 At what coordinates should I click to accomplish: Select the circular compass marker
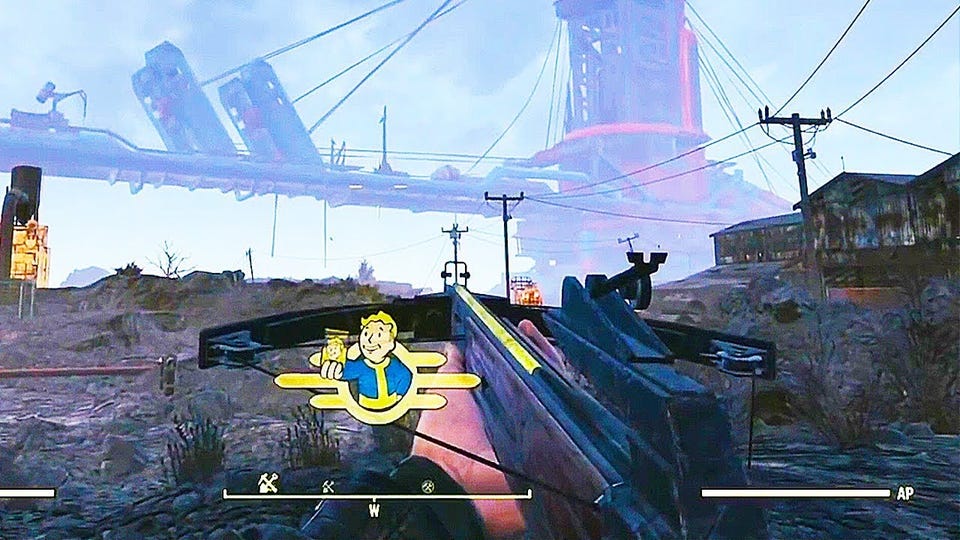click(425, 486)
